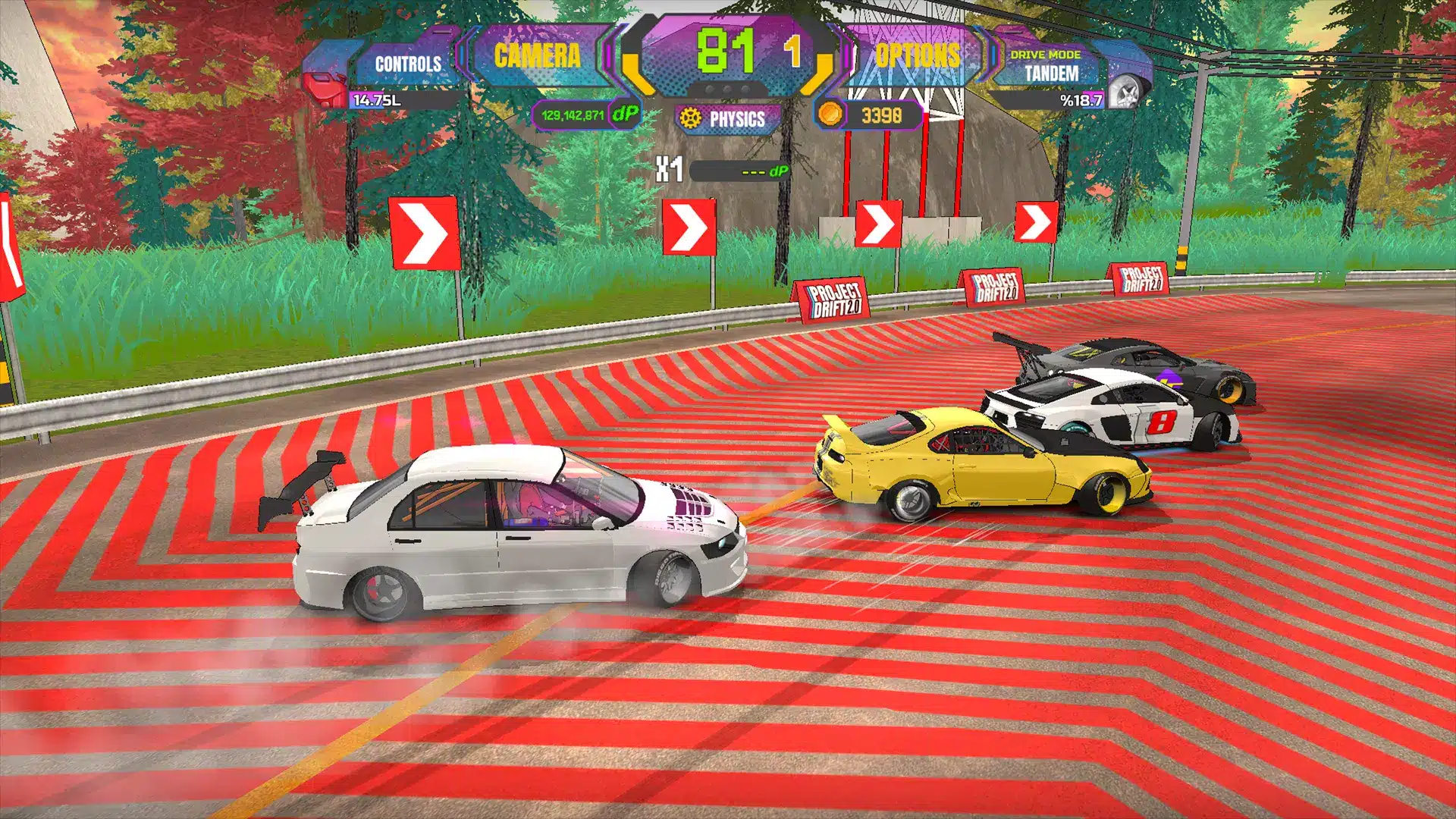Tap the gold coin balance icon
This screenshot has width=1456, height=819.
tap(830, 115)
